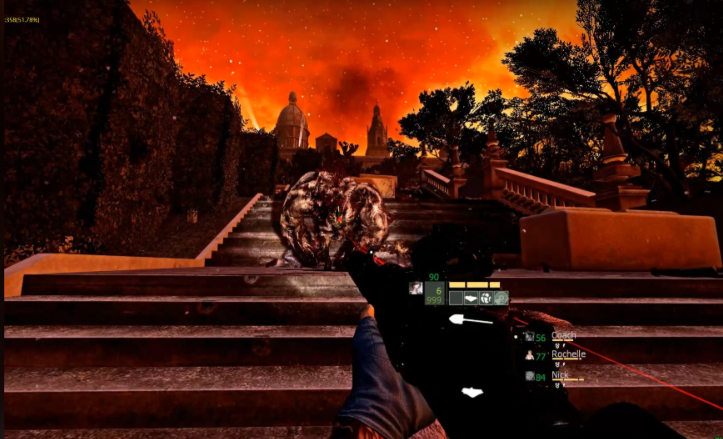The height and width of the screenshot is (439, 723).
Task: Click your own survivor portrait
Action: (415, 288)
